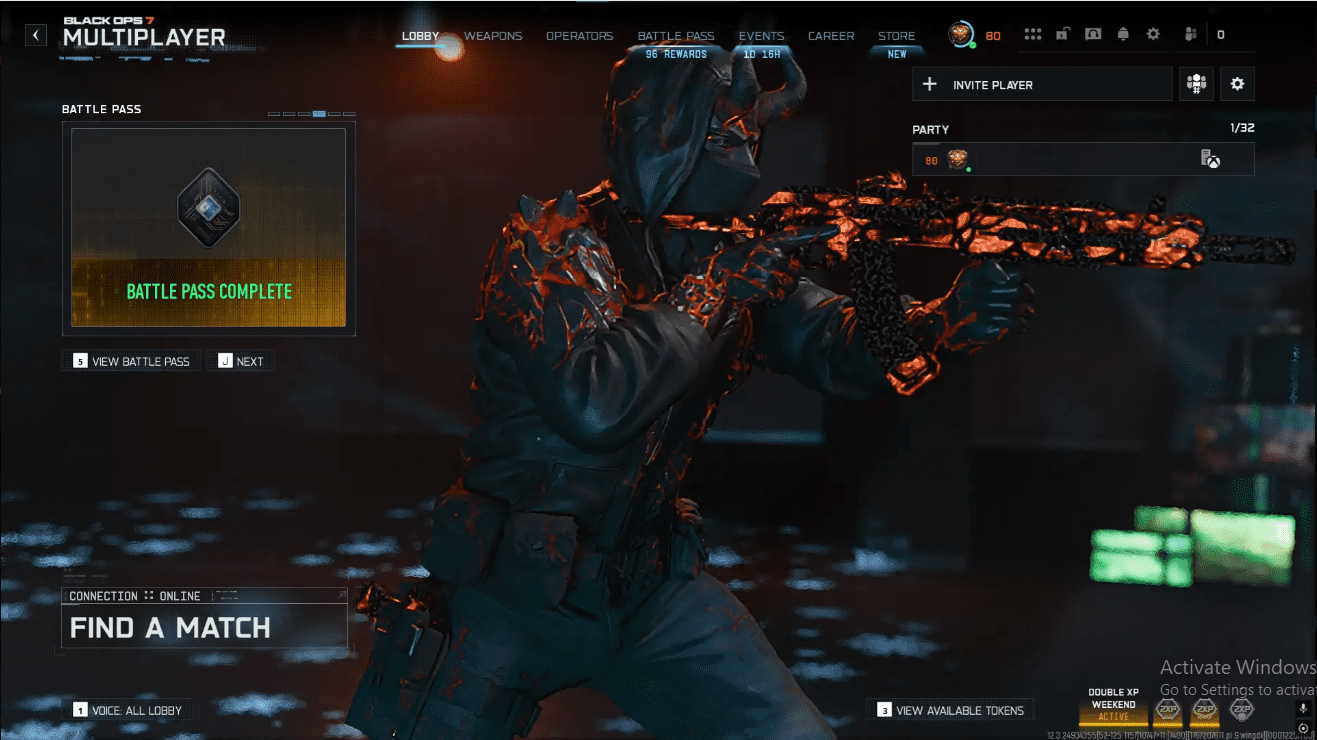This screenshot has width=1317, height=740.
Task: Click FIND A MATCH
Action: coord(170,628)
